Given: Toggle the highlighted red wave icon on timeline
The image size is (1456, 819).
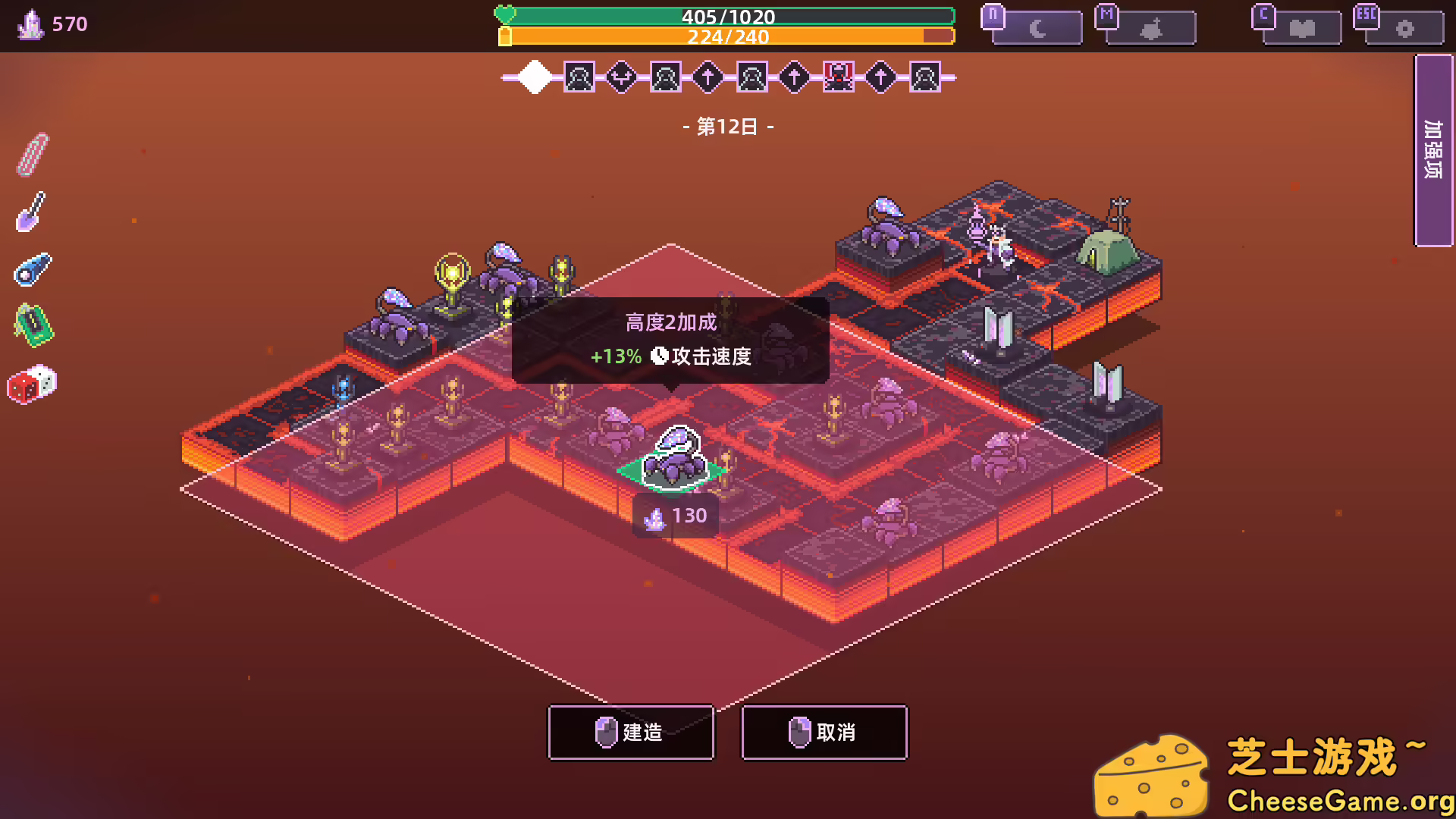Looking at the screenshot, I should [x=837, y=77].
